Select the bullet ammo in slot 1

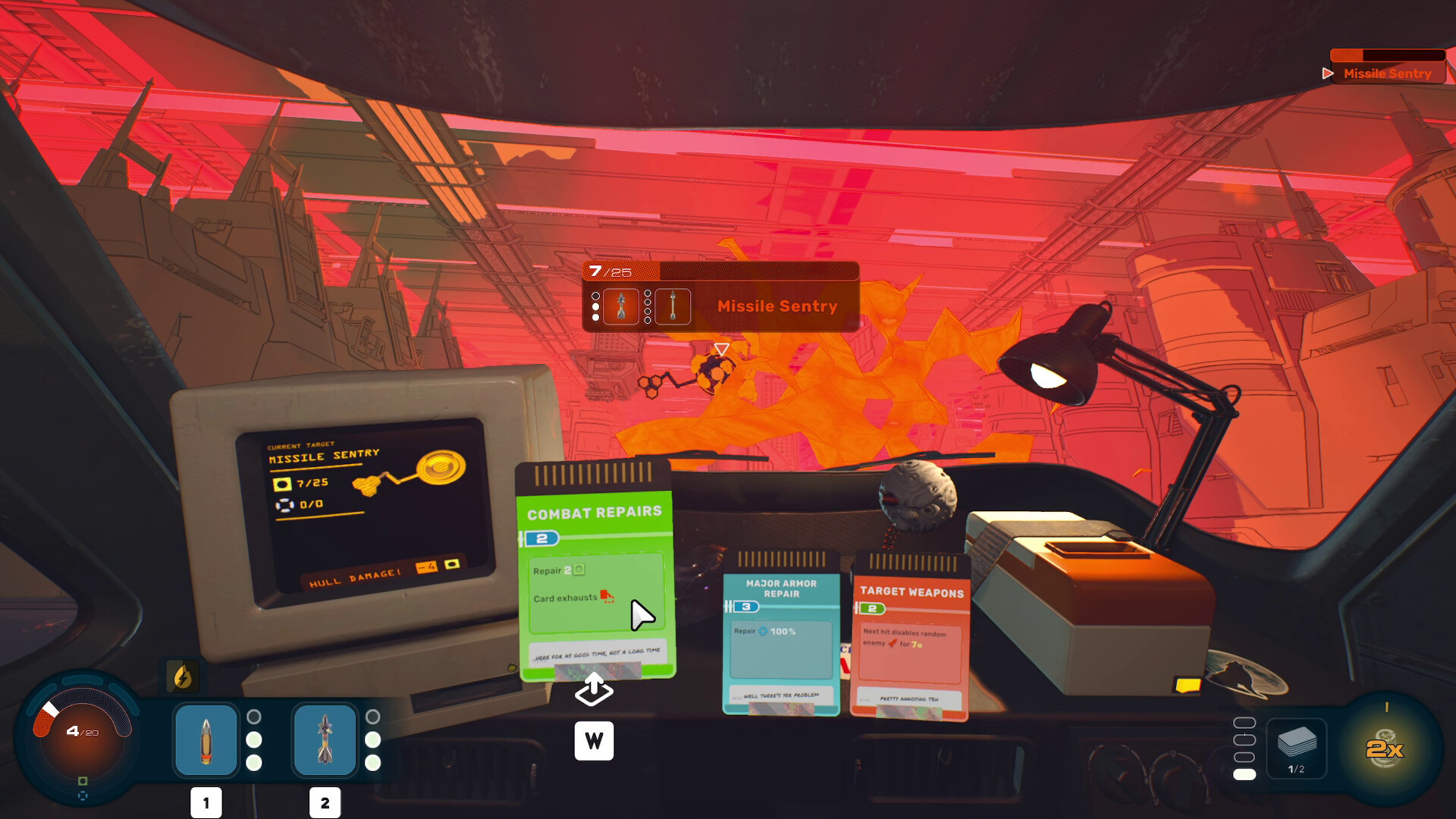tap(205, 739)
